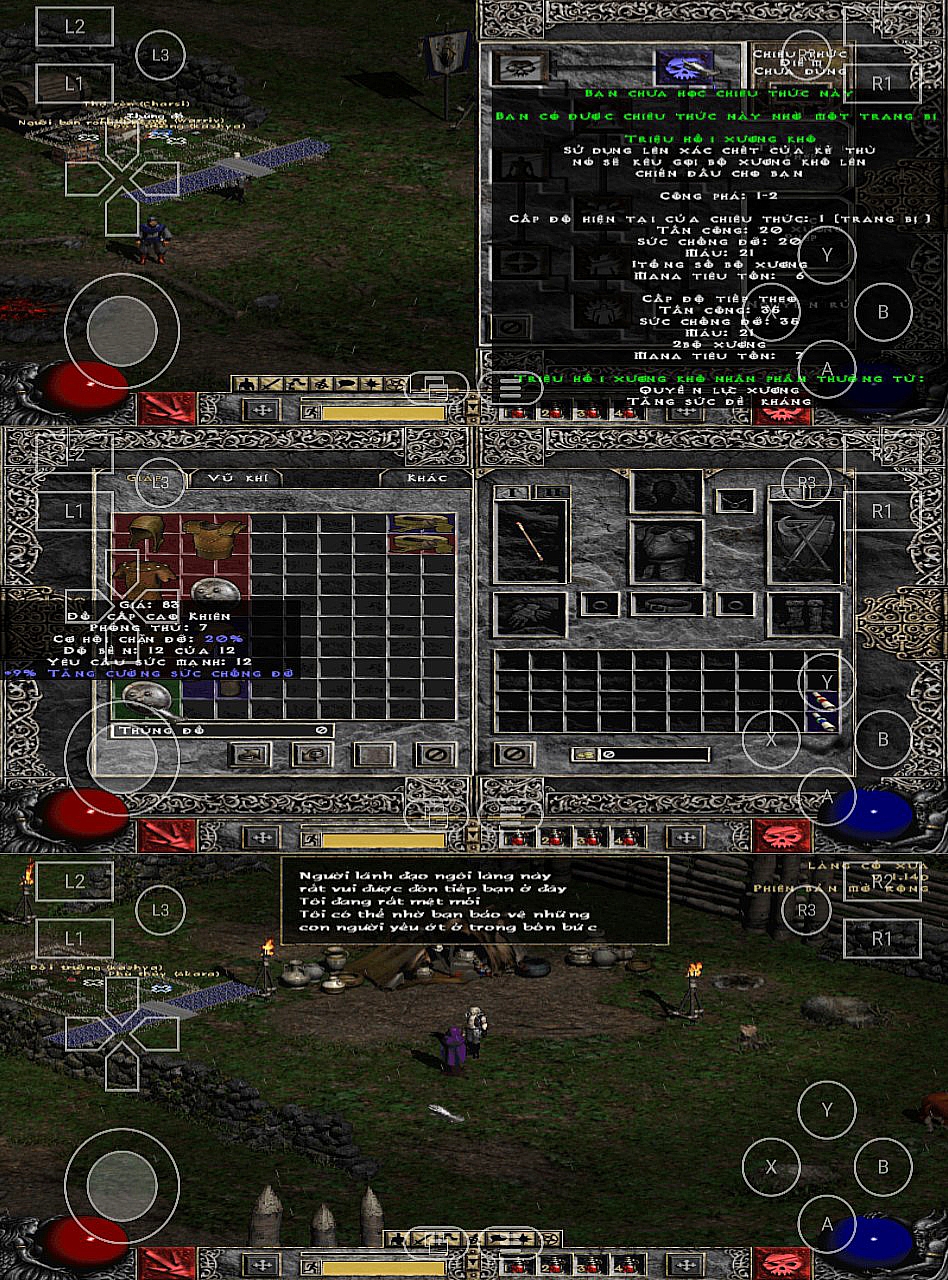Screen dimensions: 948x1280
Task: Open the Khác shop tab
Action: [425, 478]
